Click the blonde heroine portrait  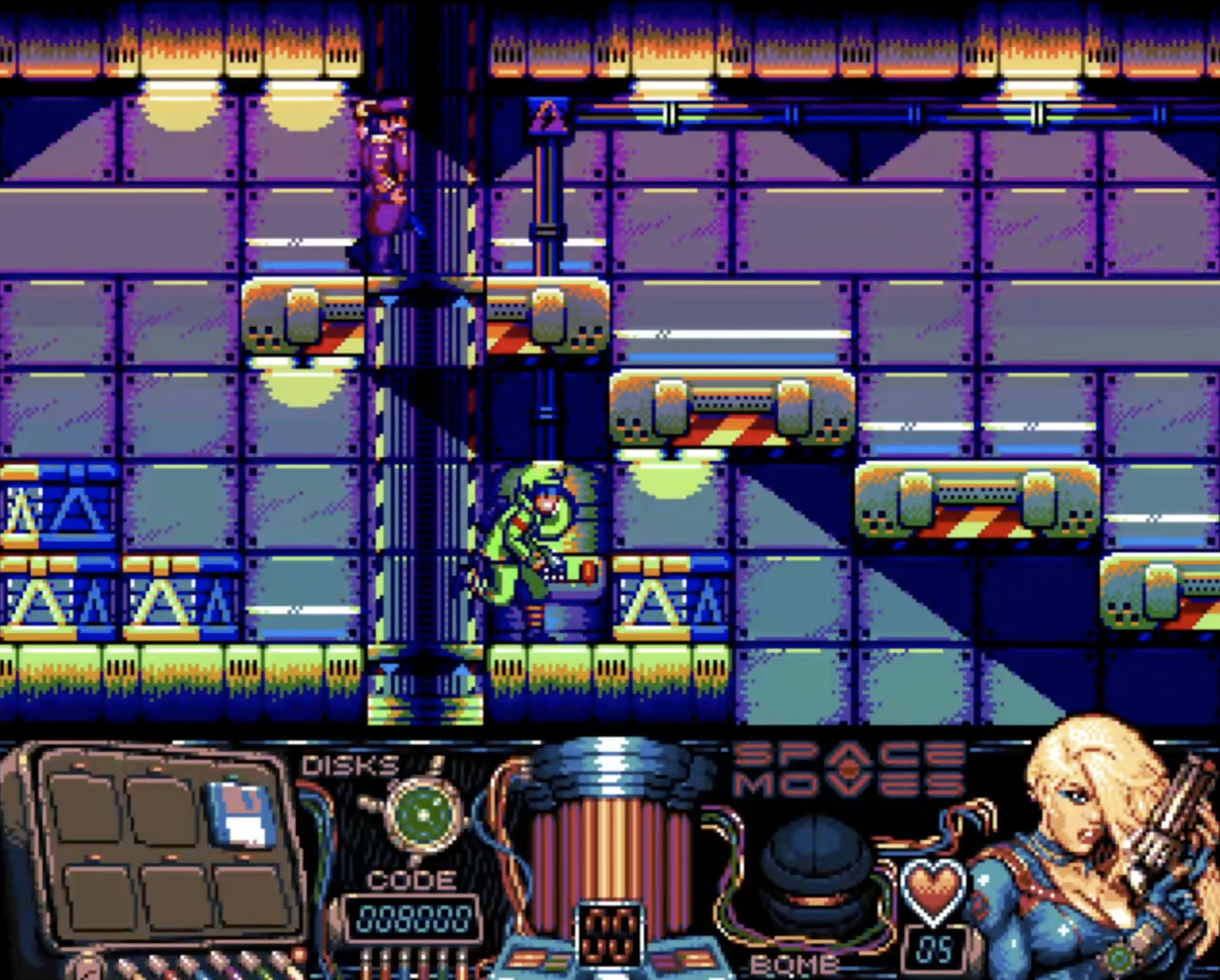1093,852
